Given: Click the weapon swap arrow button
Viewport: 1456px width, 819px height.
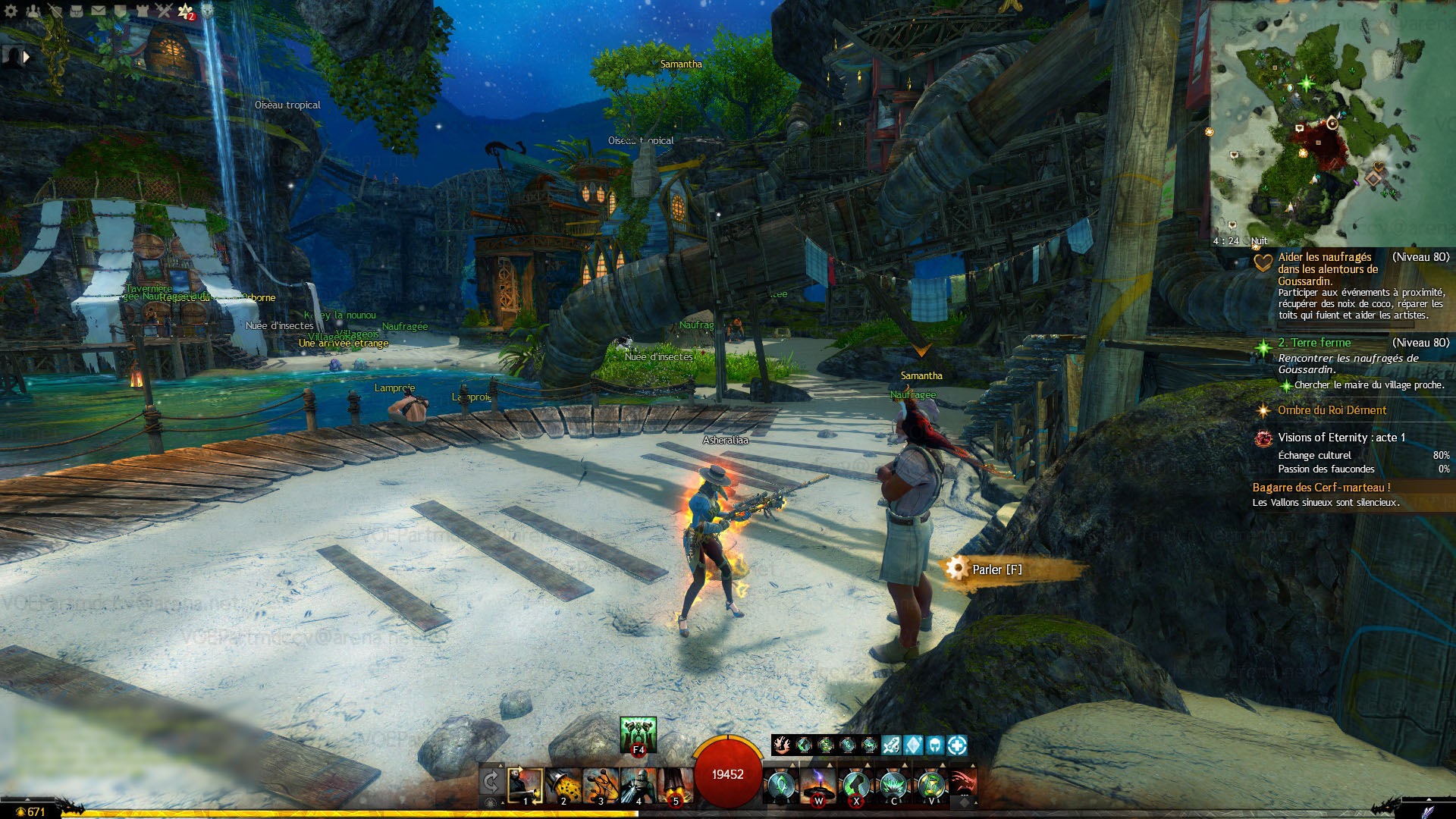Looking at the screenshot, I should pos(491,781).
